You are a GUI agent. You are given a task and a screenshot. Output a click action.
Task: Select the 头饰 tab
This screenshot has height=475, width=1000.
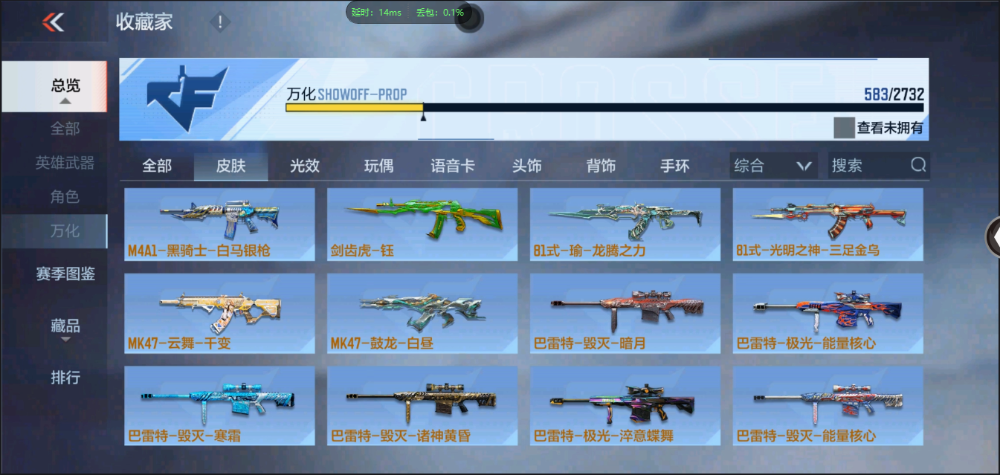(x=526, y=166)
